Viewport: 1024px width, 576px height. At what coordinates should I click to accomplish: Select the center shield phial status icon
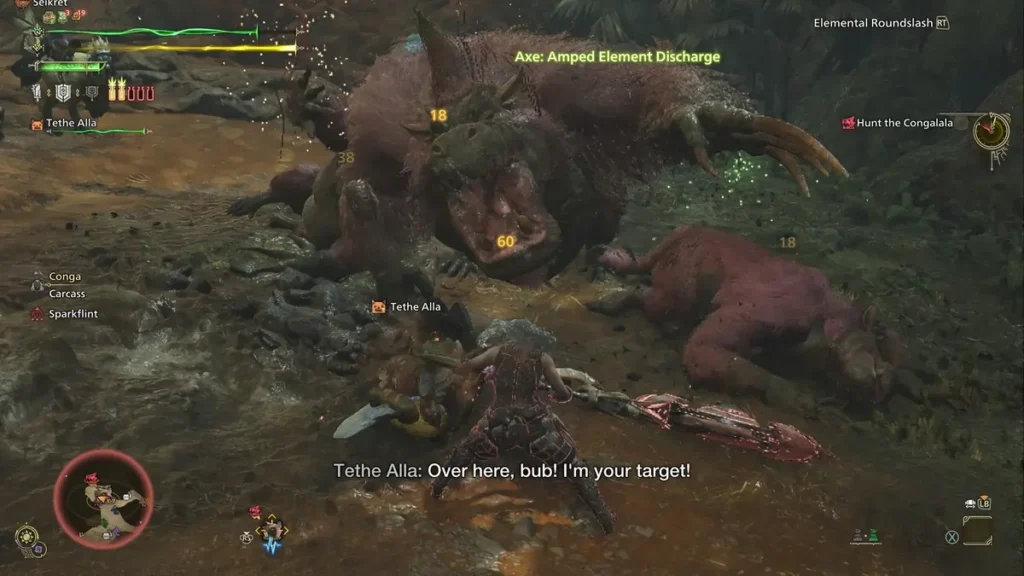[65, 93]
